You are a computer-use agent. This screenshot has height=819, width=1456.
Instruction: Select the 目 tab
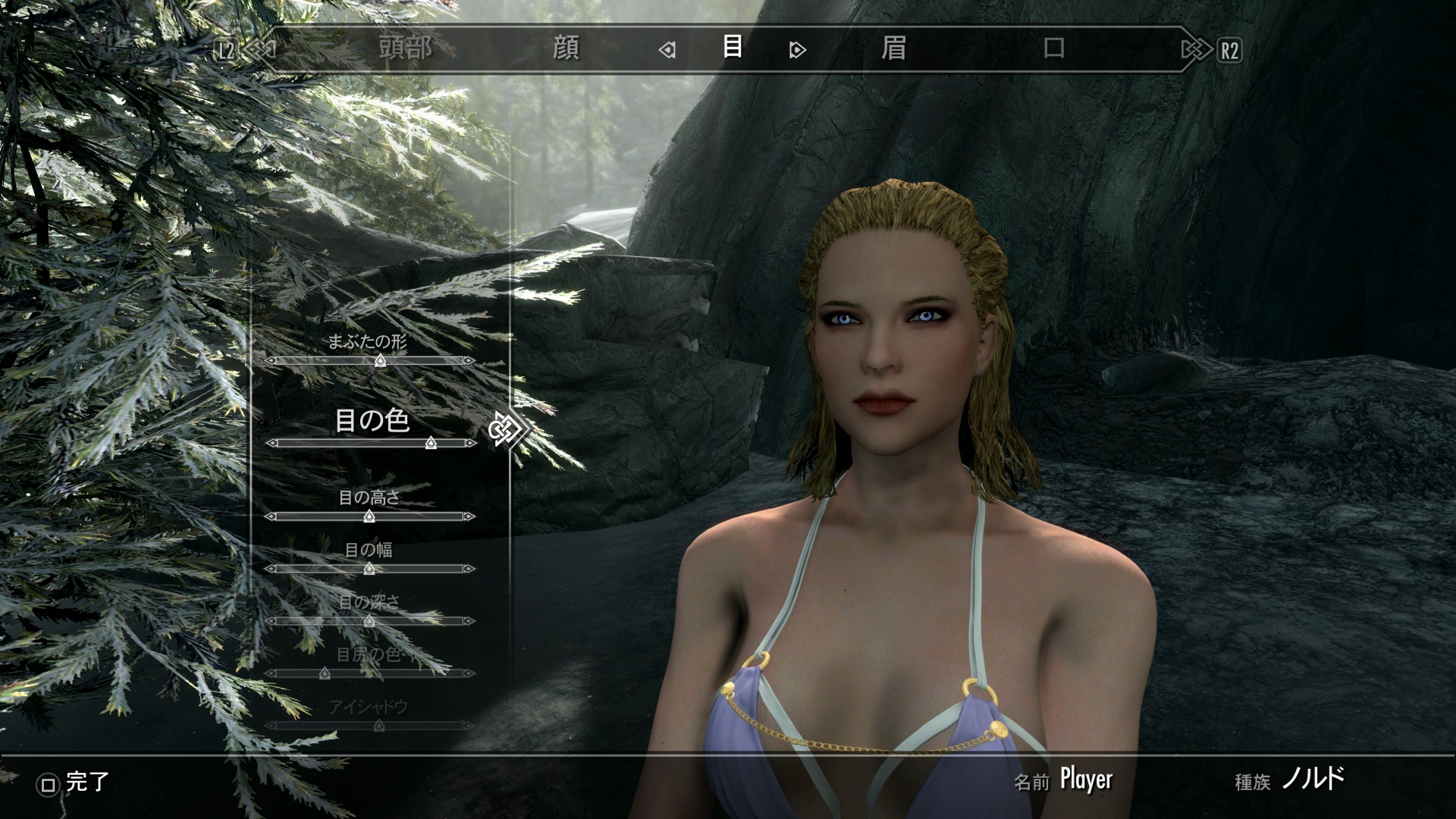(732, 47)
